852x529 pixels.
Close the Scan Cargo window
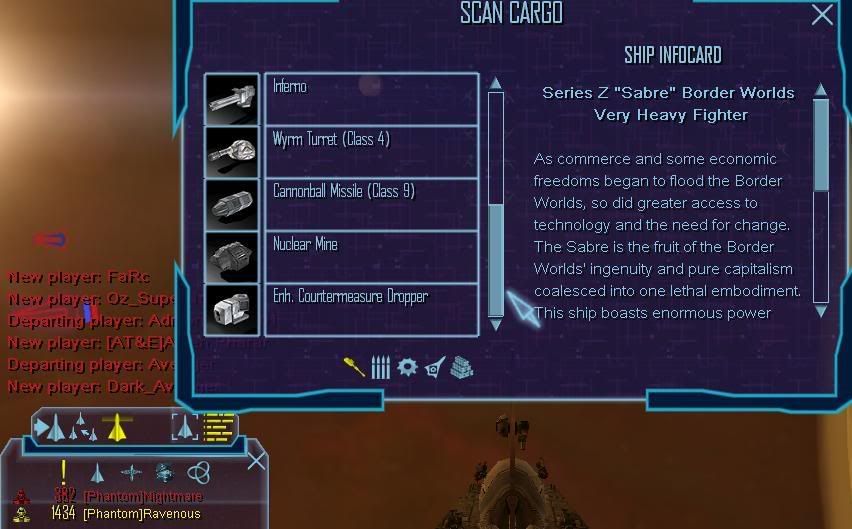point(822,14)
